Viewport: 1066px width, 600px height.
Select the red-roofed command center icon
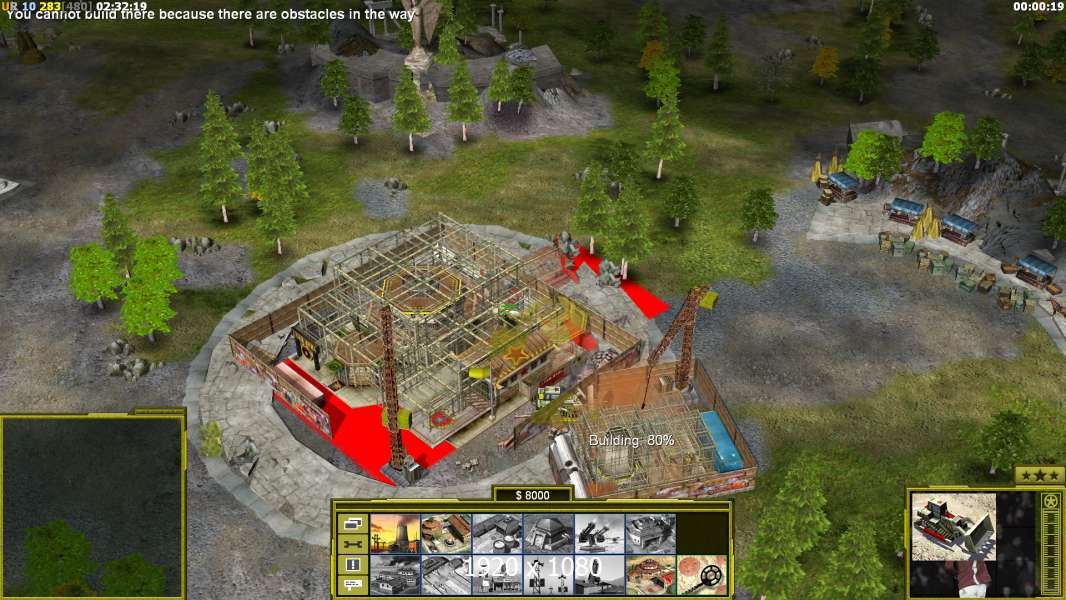pos(650,574)
